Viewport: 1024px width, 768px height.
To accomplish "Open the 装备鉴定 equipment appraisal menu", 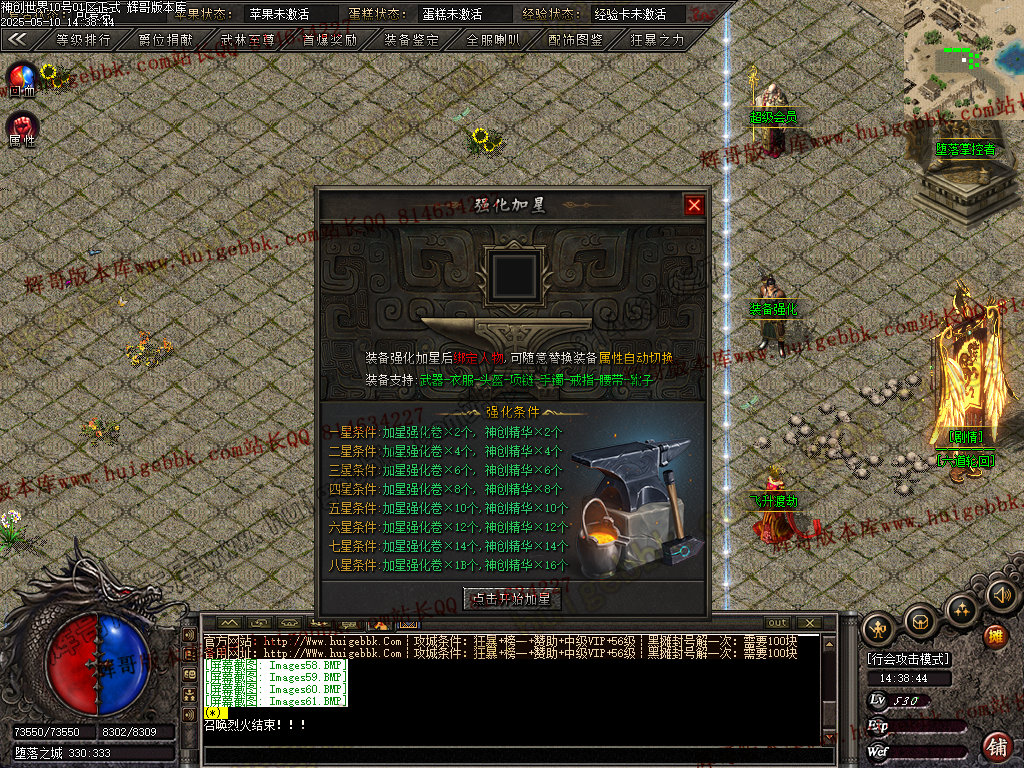I will 412,40.
